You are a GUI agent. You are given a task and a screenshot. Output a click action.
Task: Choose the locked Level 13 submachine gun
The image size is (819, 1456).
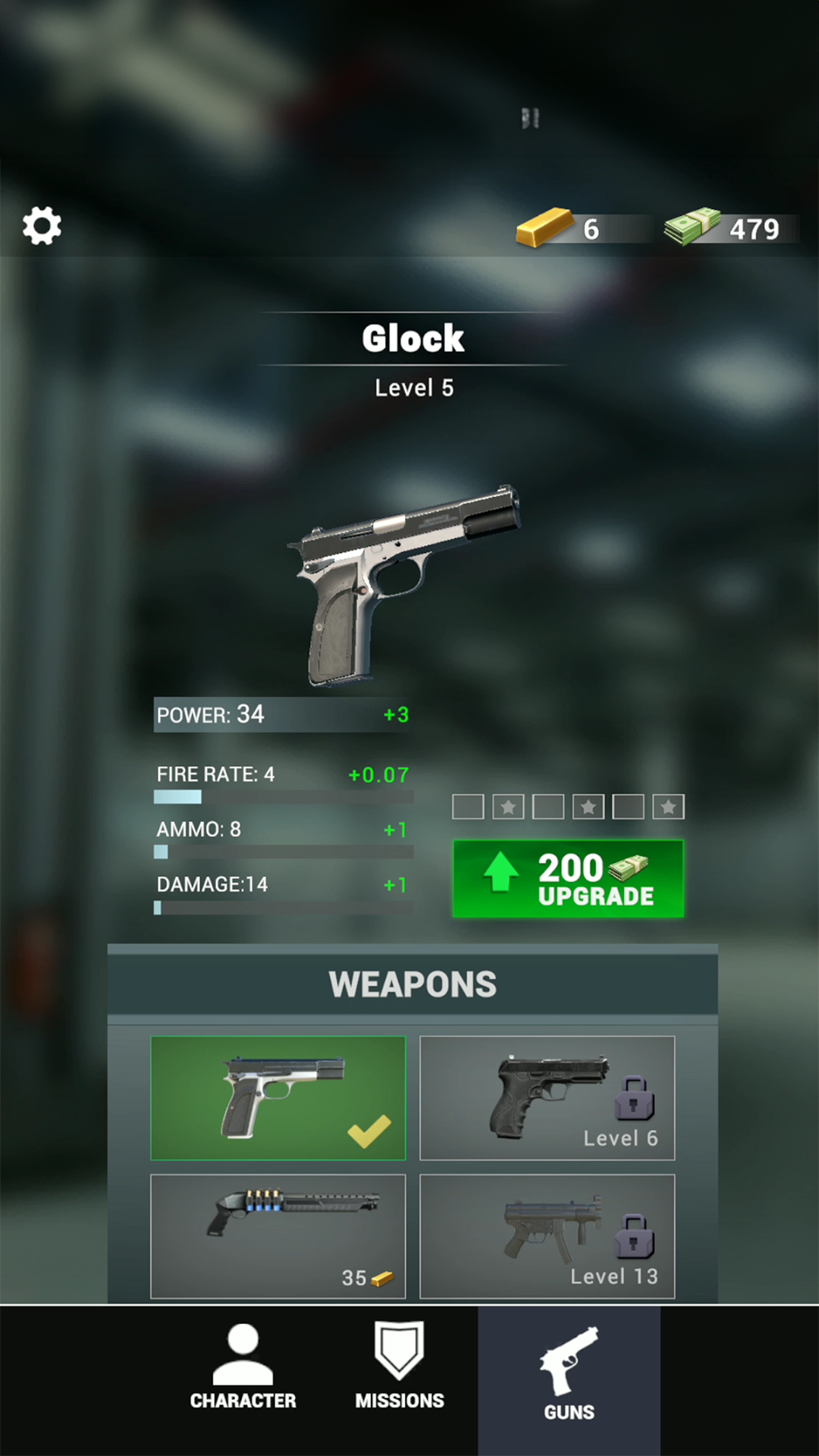pos(547,1236)
